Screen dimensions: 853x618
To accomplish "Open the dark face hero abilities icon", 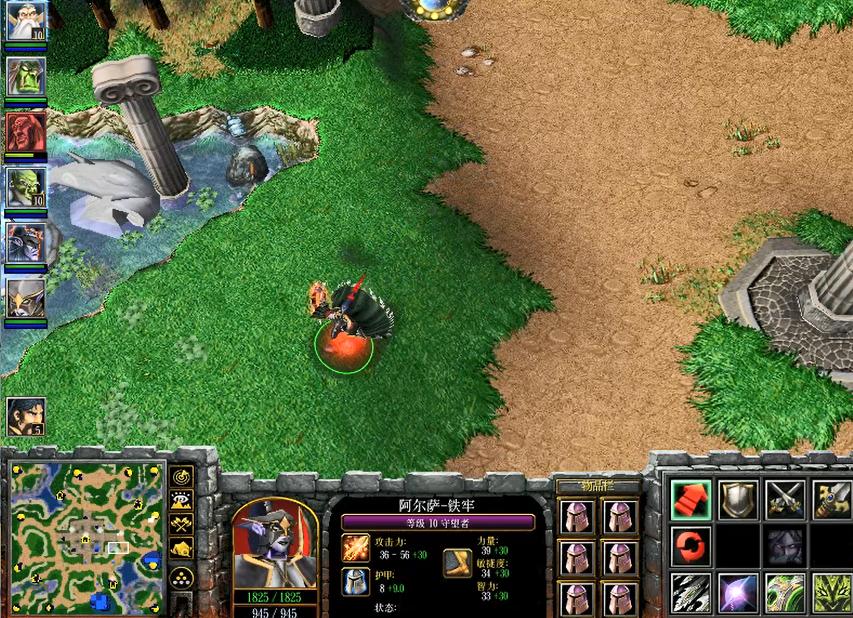I will click(x=786, y=546).
